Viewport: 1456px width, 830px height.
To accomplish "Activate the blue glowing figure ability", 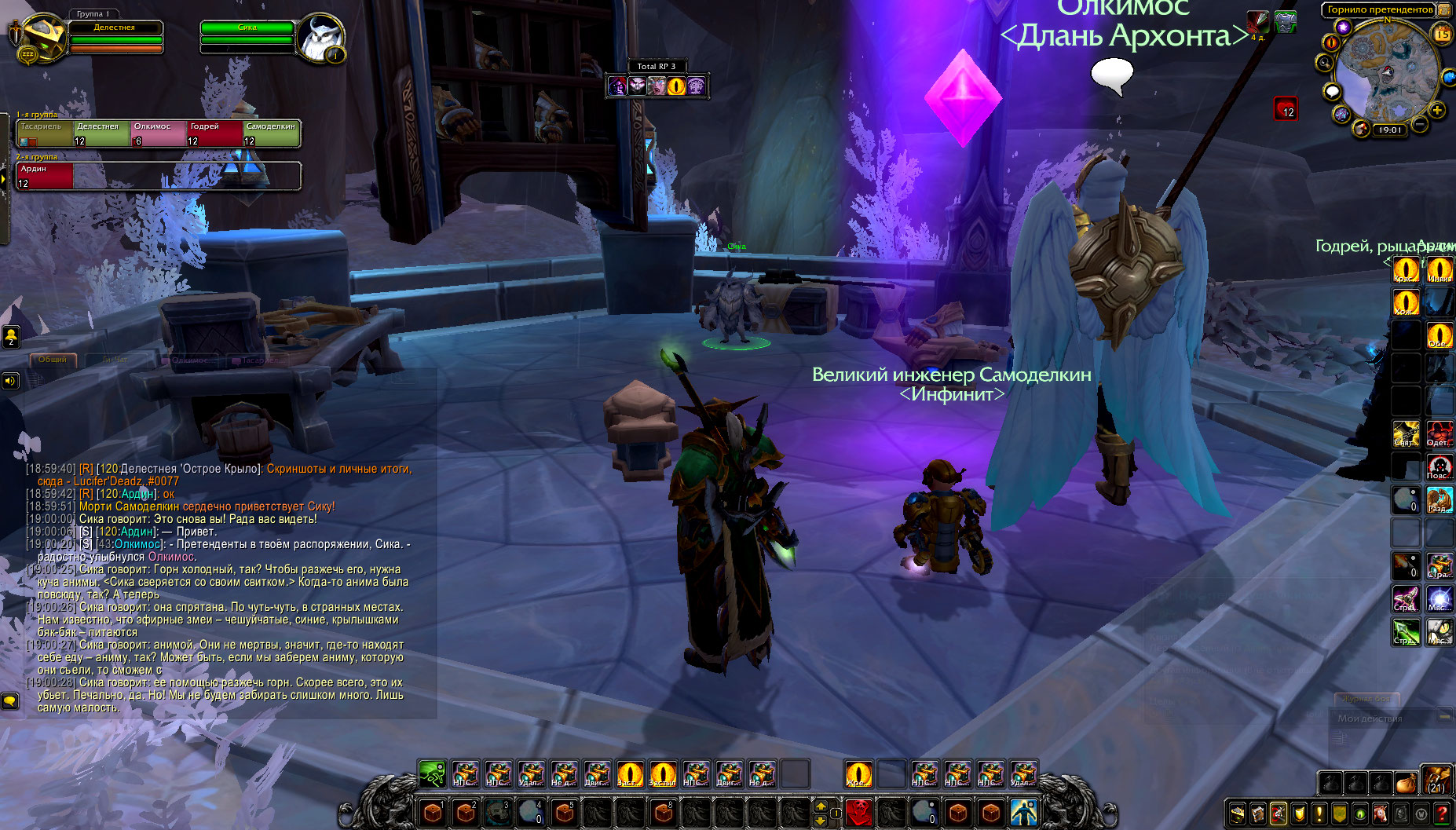I will [x=1024, y=812].
